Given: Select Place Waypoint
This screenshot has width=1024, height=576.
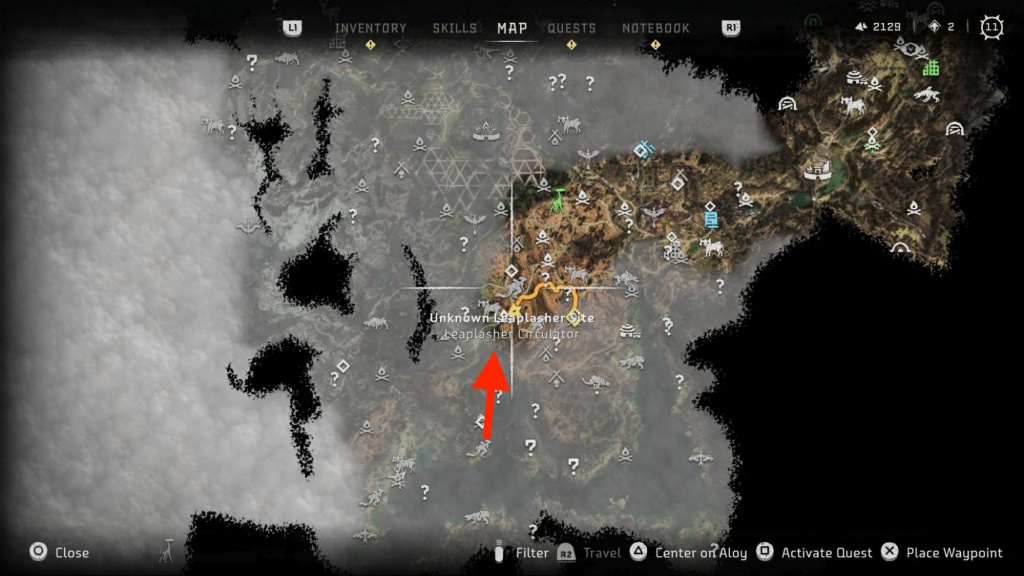Looking at the screenshot, I should coord(954,552).
